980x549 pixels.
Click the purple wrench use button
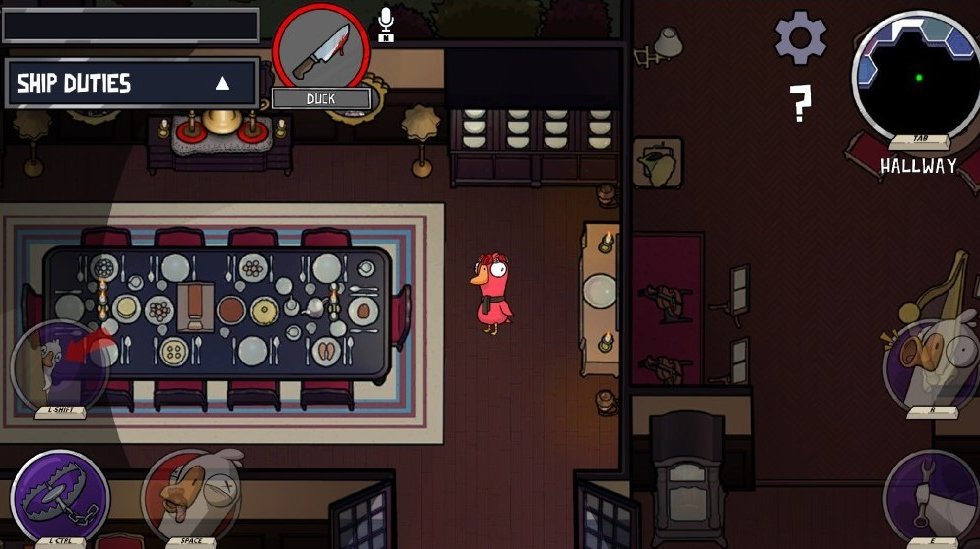click(x=930, y=497)
